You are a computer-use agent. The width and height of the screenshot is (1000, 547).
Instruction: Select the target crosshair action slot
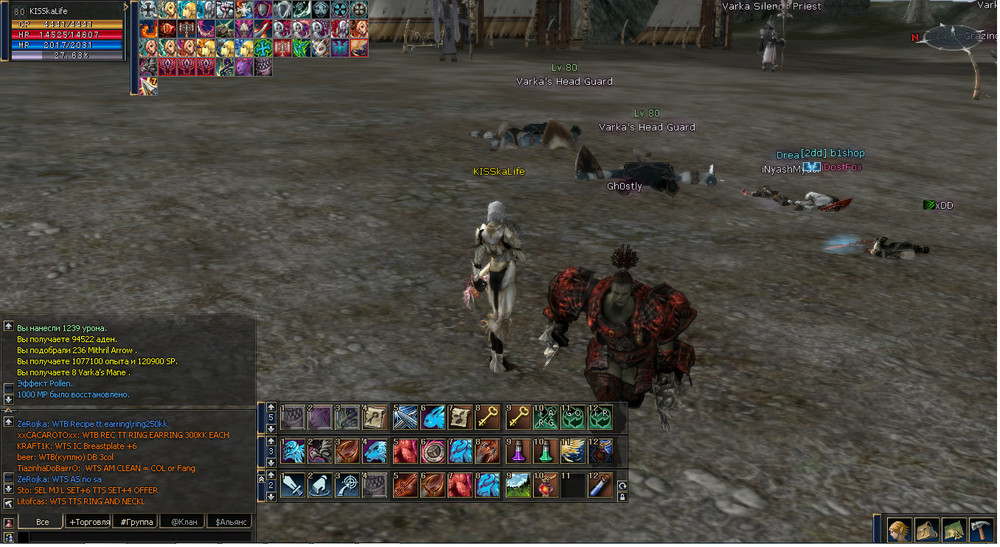(347, 486)
